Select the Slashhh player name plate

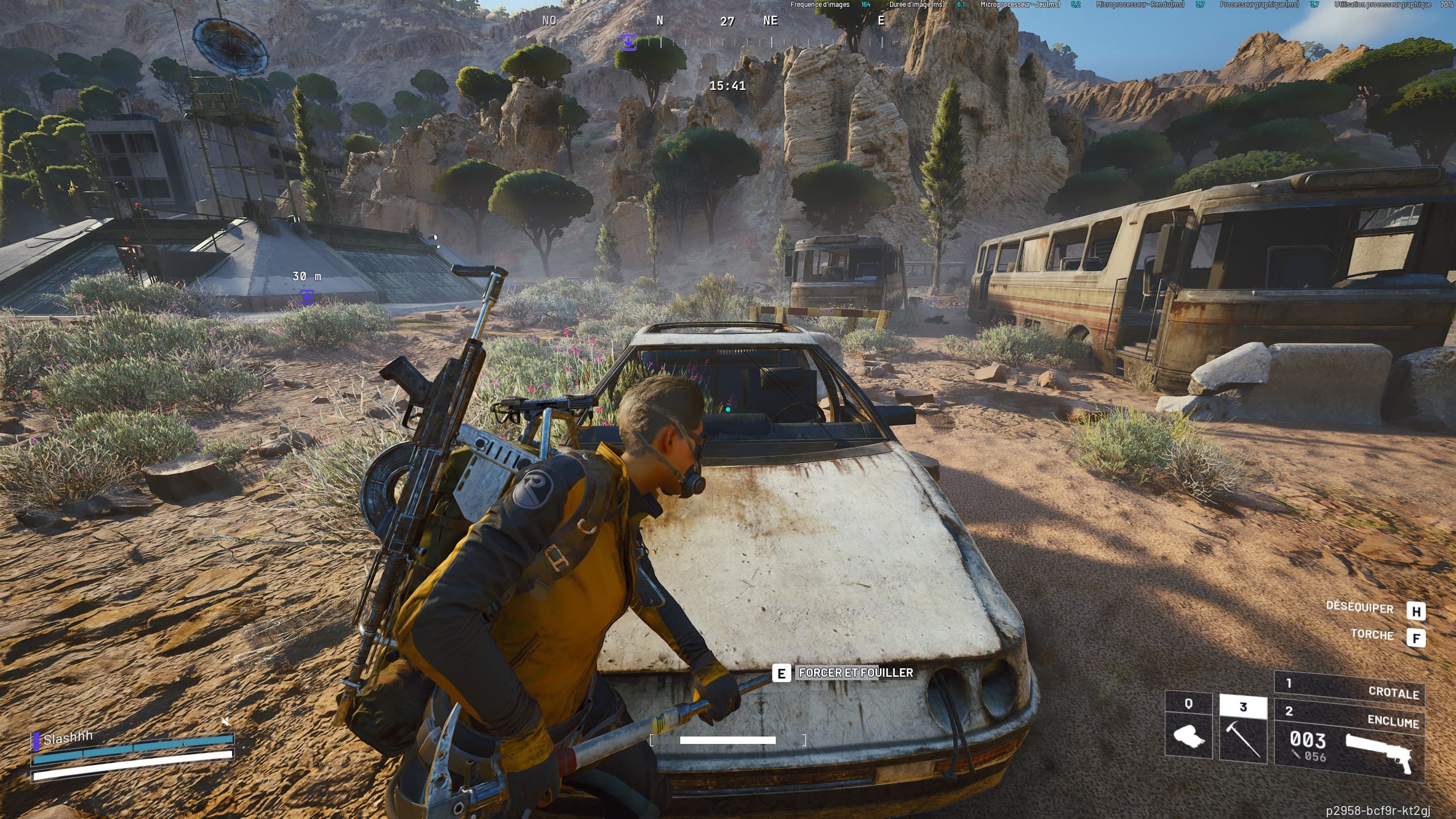68,738
